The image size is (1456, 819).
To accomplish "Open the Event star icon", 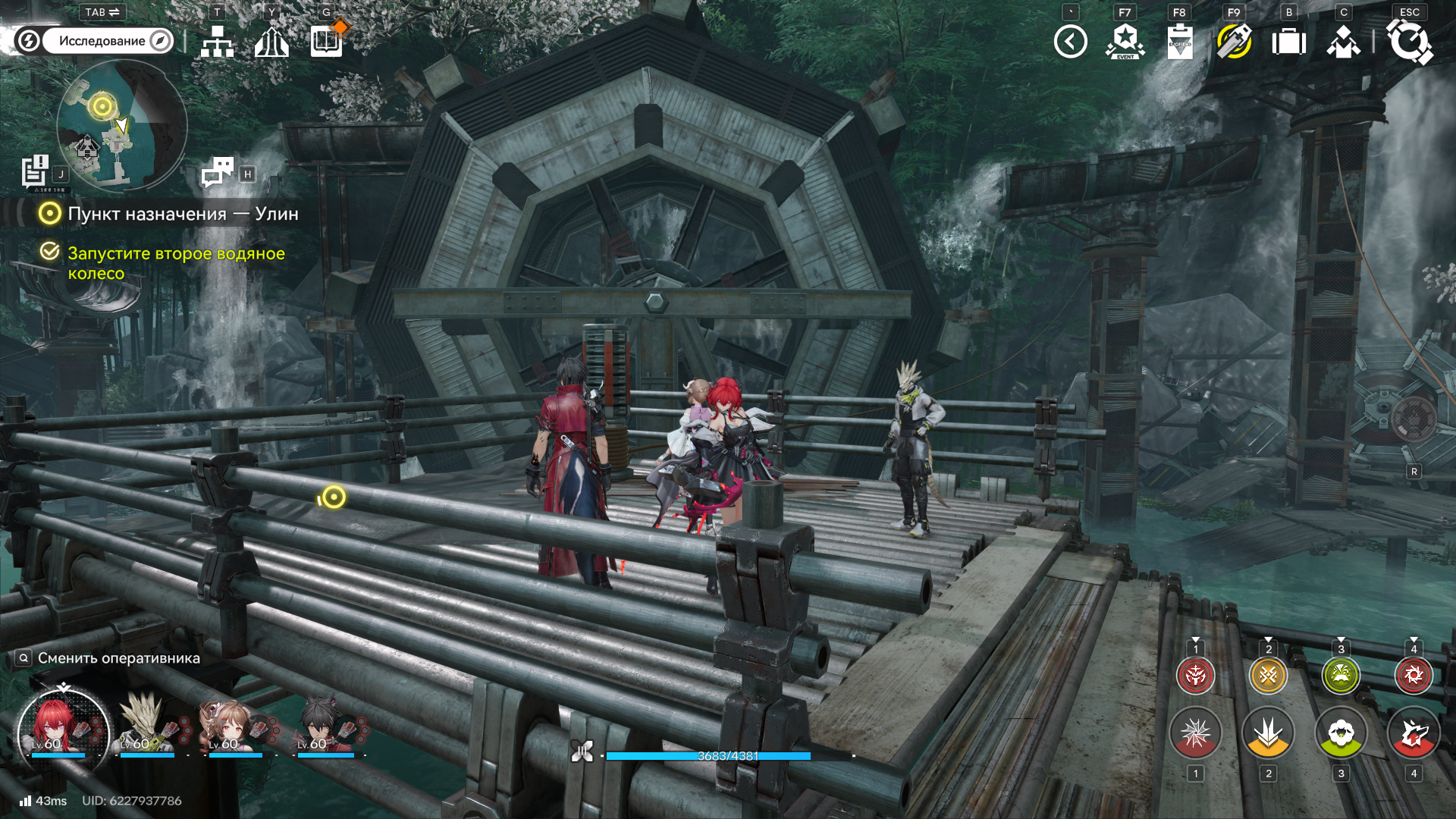I will click(1125, 42).
